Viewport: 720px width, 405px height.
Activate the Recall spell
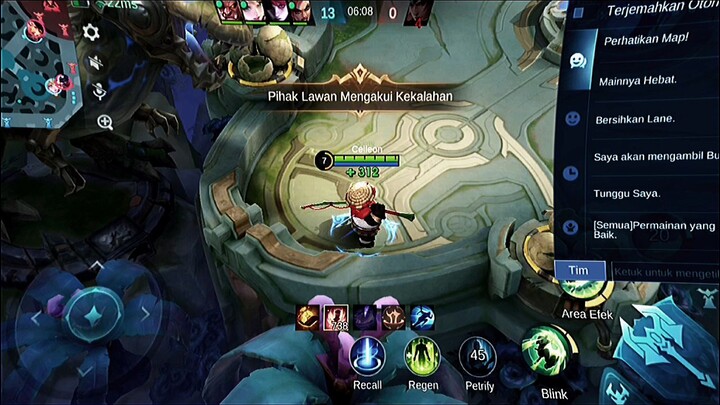pyautogui.click(x=367, y=356)
